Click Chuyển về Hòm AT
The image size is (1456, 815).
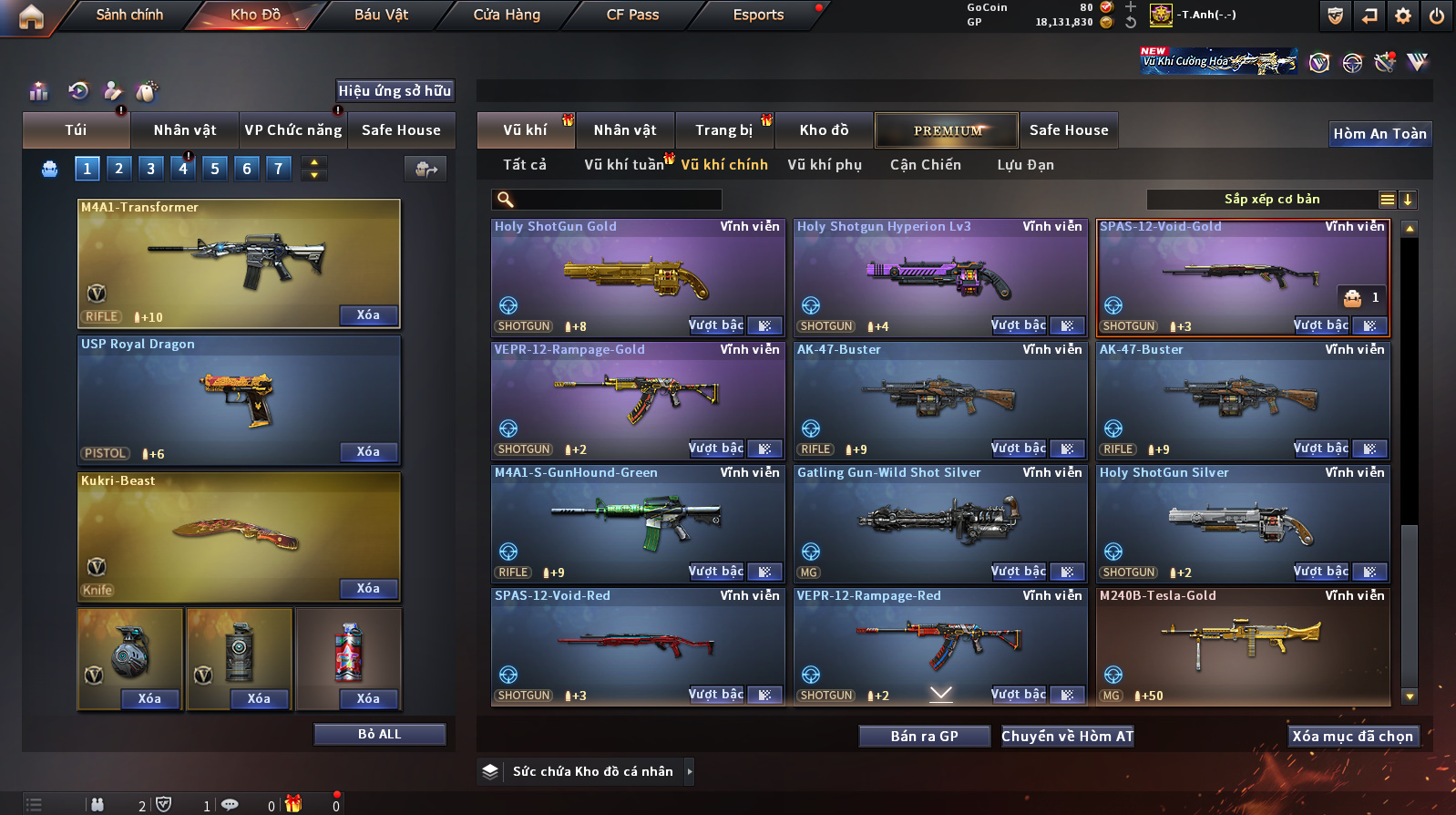click(x=1067, y=737)
